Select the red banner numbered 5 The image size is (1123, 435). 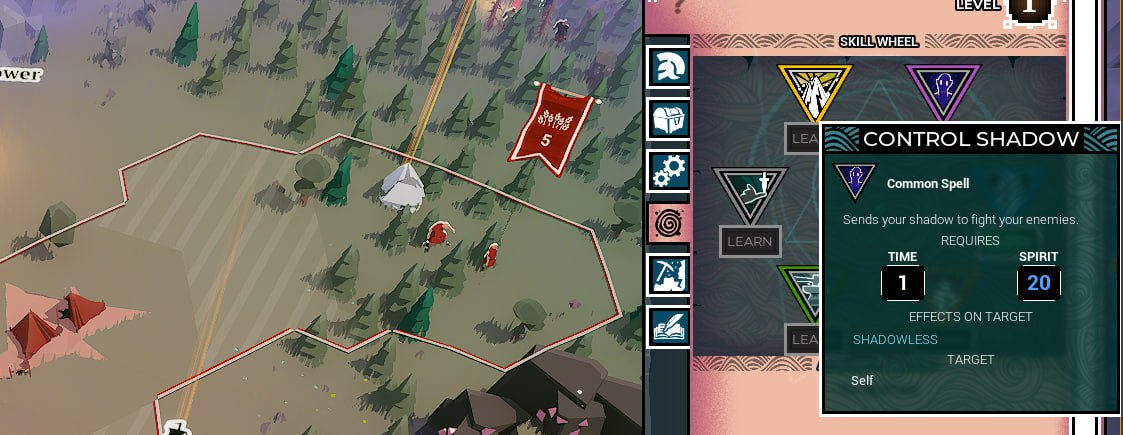pyautogui.click(x=546, y=123)
